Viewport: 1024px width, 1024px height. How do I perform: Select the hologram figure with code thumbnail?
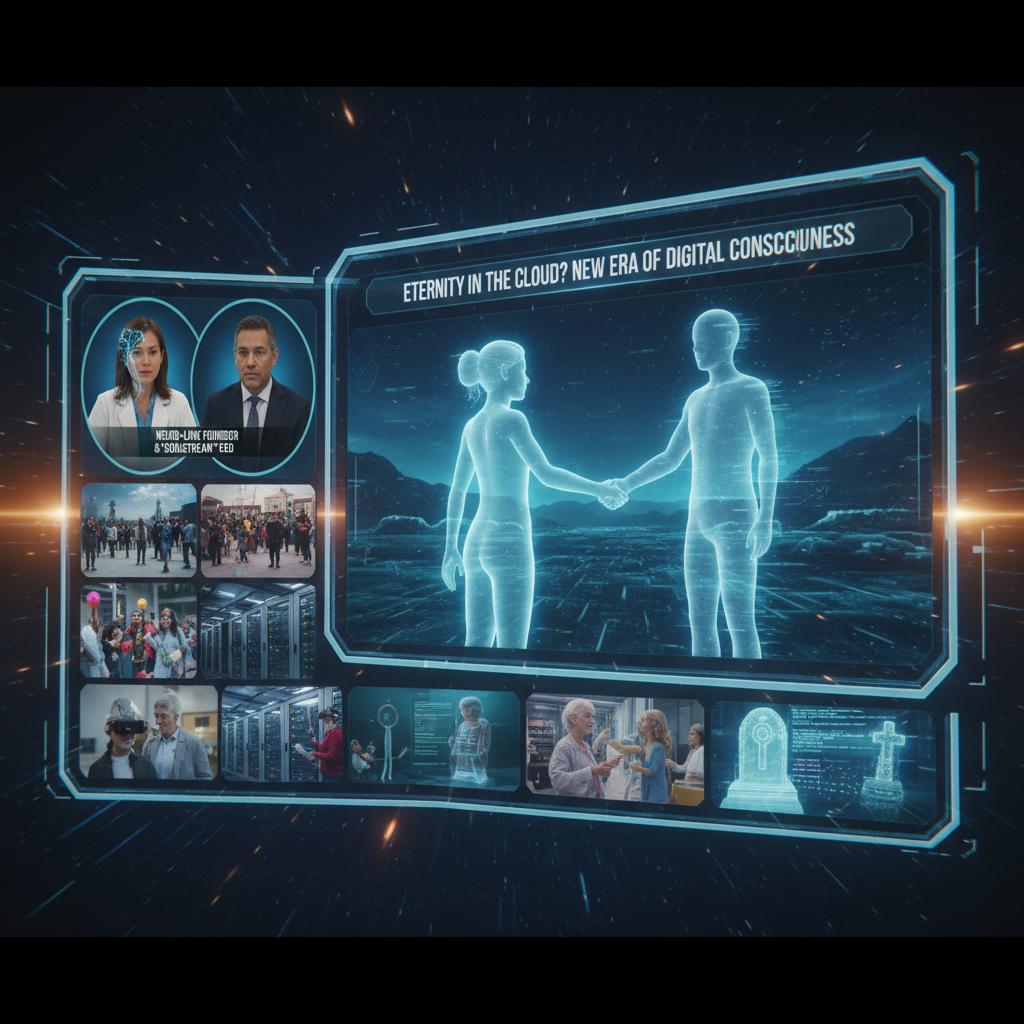pos(434,737)
